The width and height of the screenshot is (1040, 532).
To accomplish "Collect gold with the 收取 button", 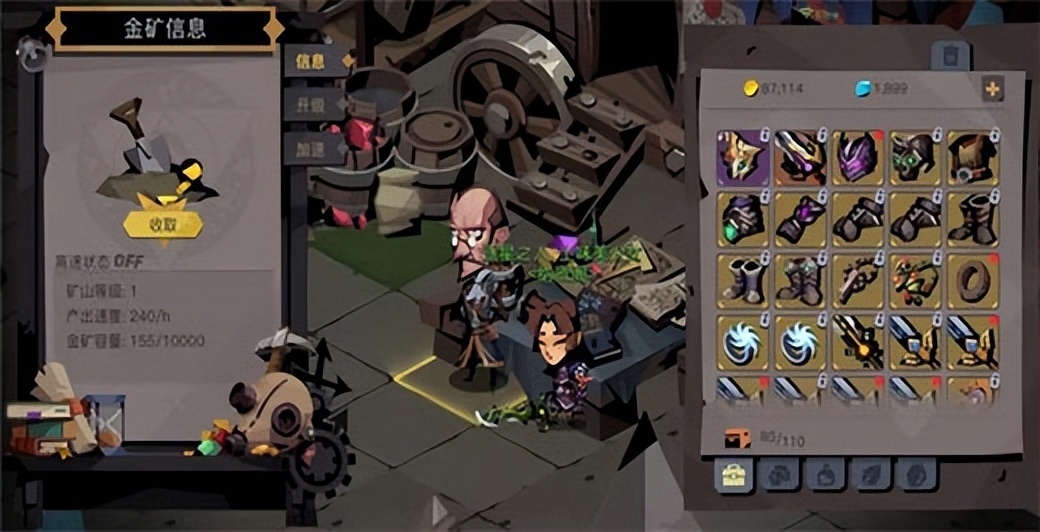I will (x=163, y=225).
